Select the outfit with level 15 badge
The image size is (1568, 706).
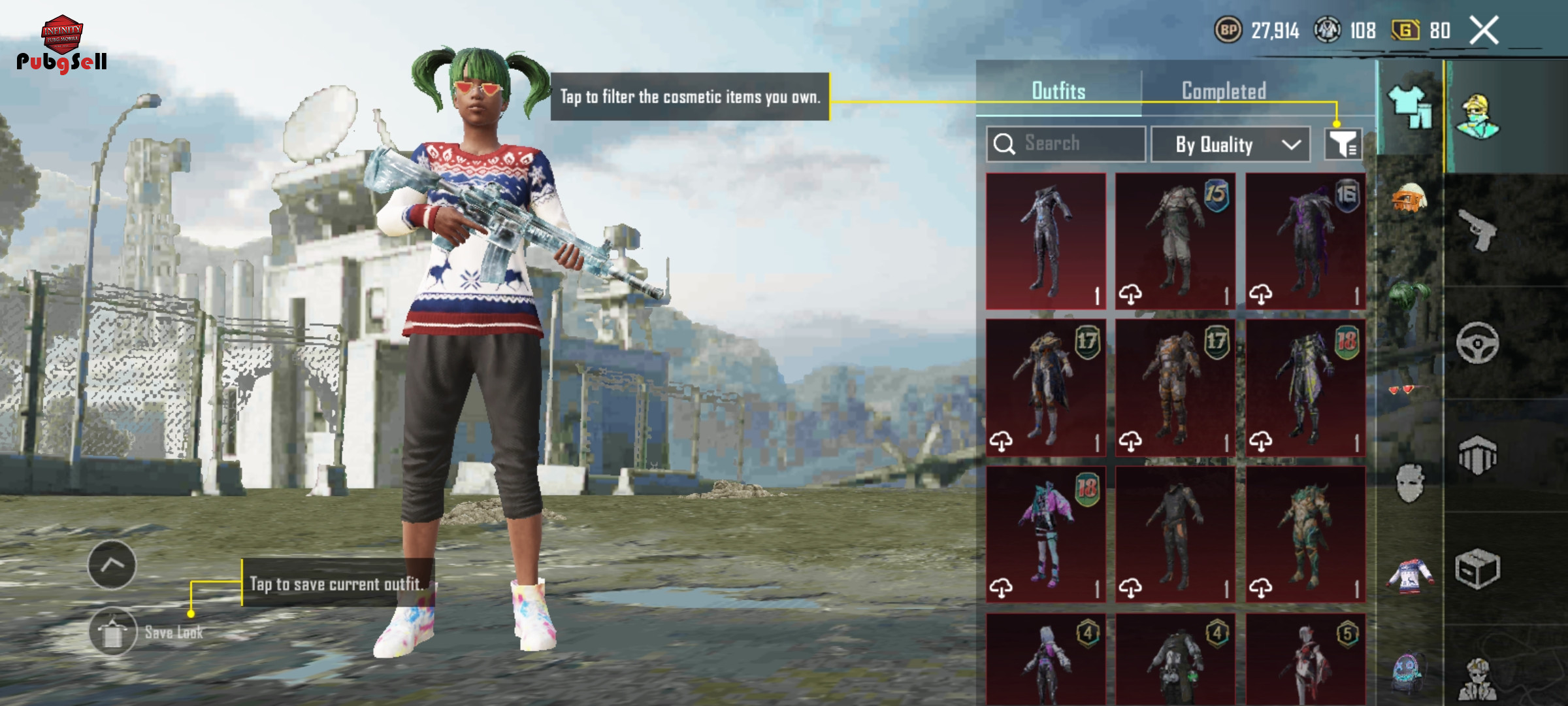(1175, 241)
